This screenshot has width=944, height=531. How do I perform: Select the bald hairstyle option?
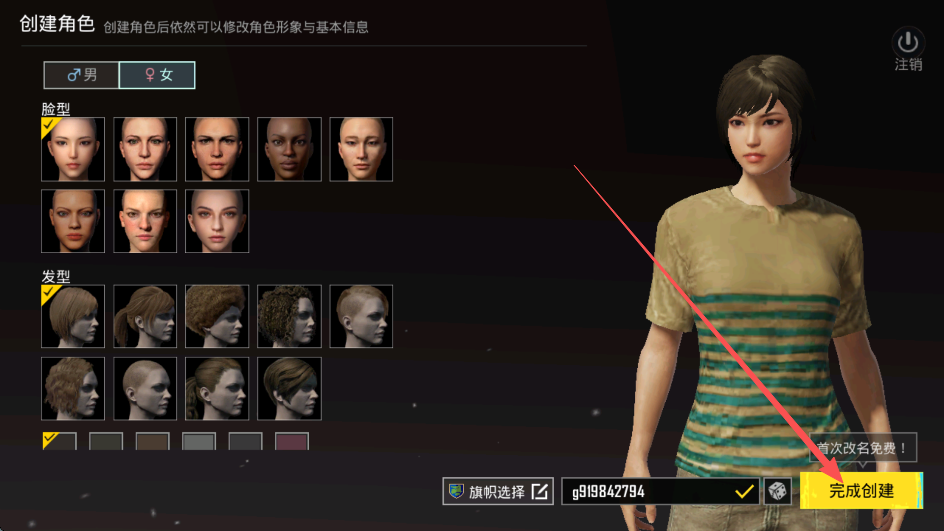[145, 389]
